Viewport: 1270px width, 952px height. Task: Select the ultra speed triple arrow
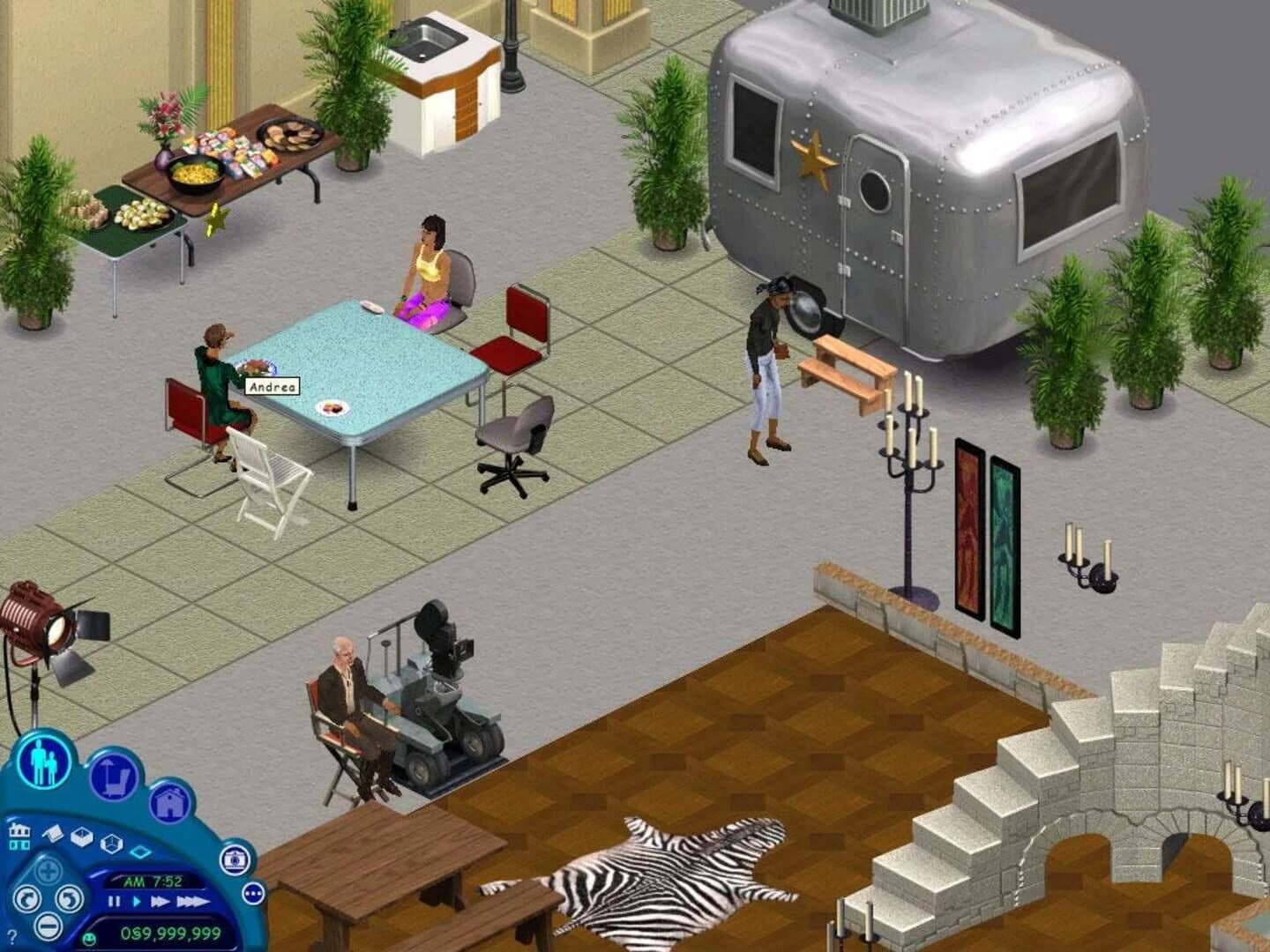[x=191, y=902]
